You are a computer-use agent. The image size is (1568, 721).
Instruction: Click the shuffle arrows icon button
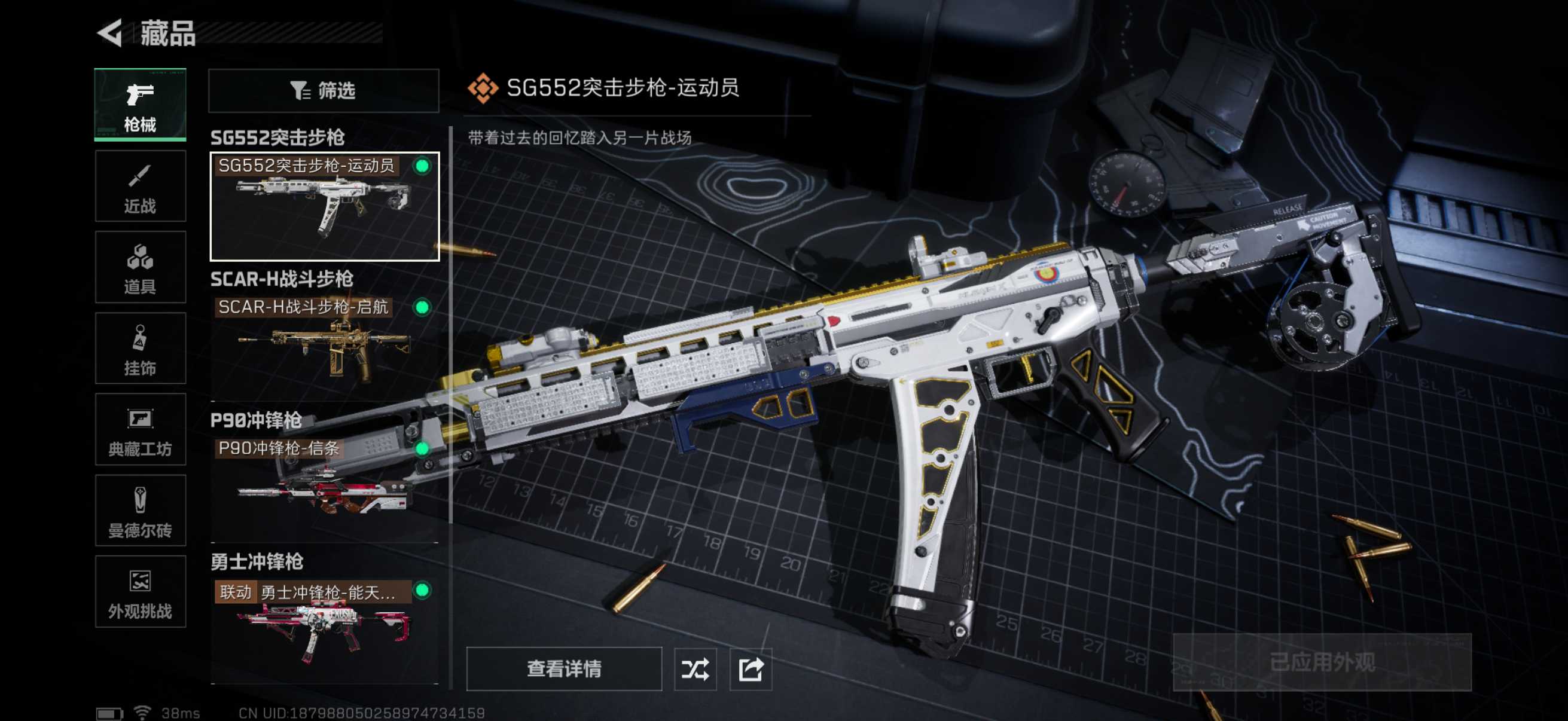[x=695, y=668]
